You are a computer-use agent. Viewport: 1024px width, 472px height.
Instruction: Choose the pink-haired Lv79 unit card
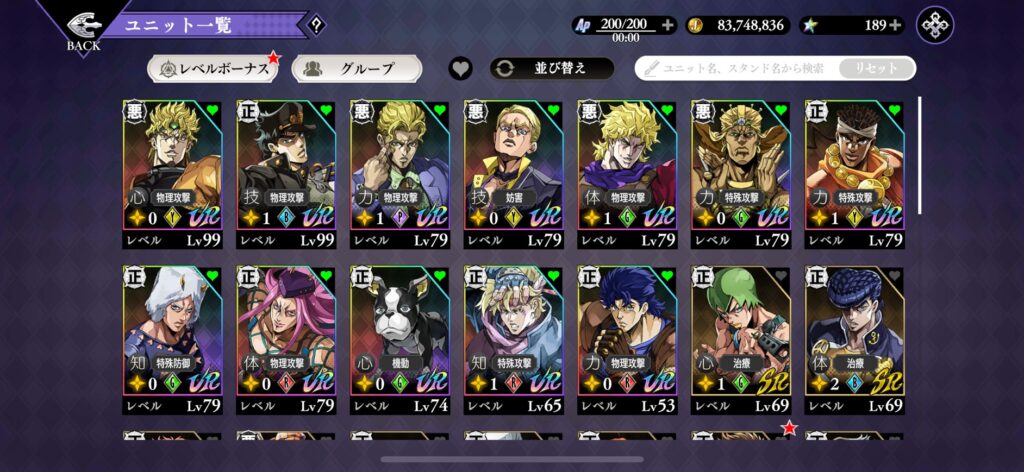286,340
